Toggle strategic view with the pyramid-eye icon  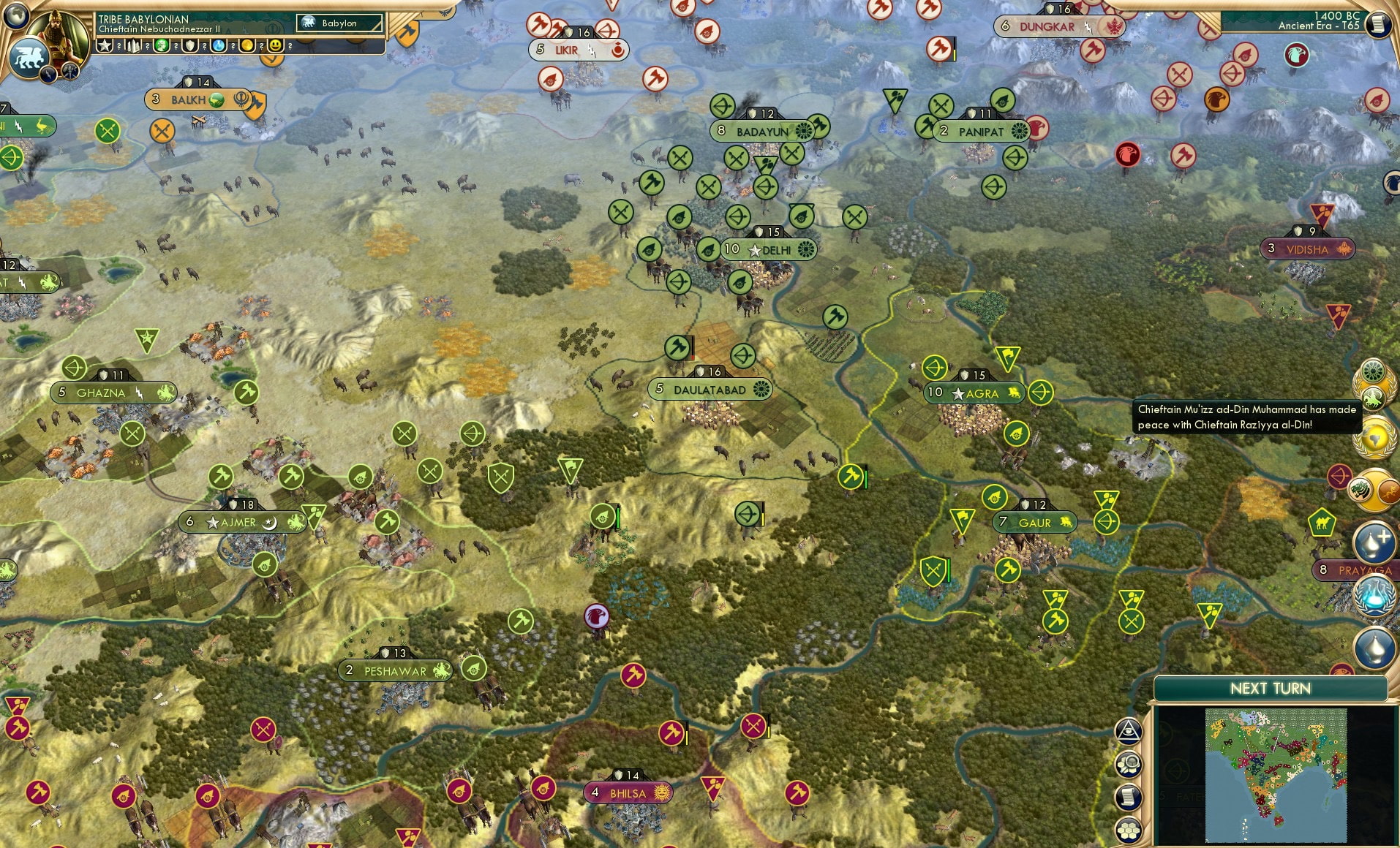point(1129,730)
